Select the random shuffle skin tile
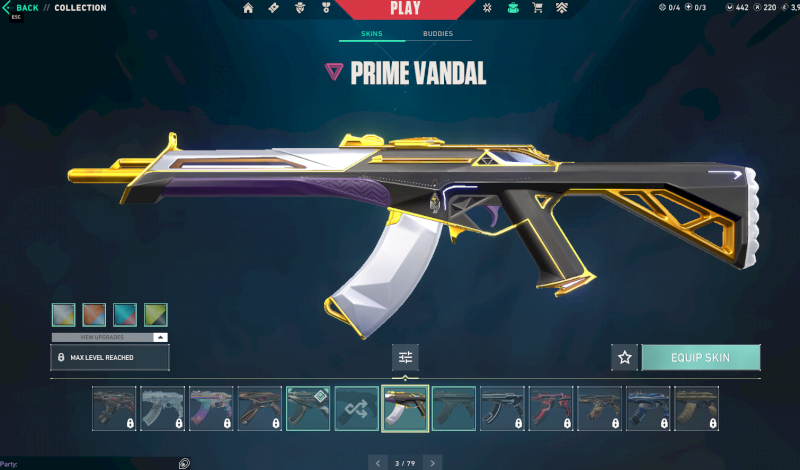This screenshot has height=470, width=800. 356,408
